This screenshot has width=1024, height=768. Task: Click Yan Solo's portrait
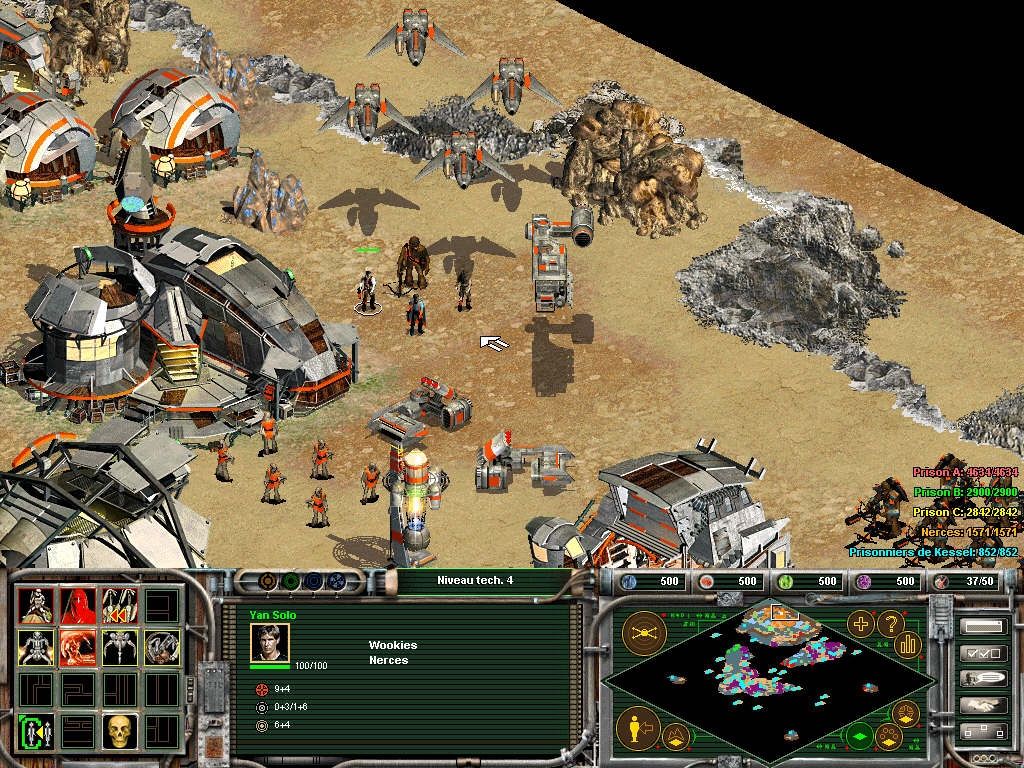click(269, 642)
